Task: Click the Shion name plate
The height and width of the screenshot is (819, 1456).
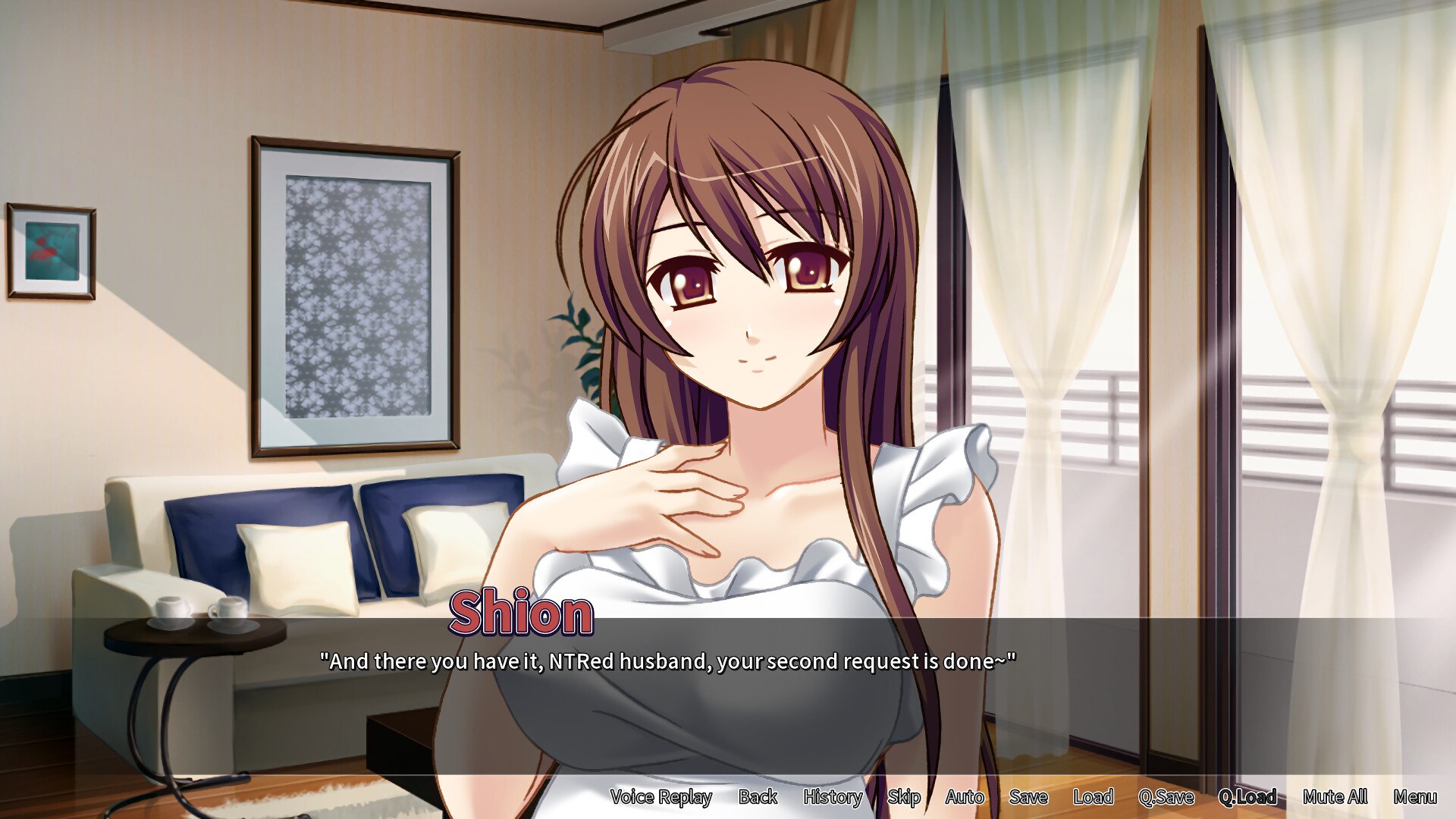Action: [521, 617]
